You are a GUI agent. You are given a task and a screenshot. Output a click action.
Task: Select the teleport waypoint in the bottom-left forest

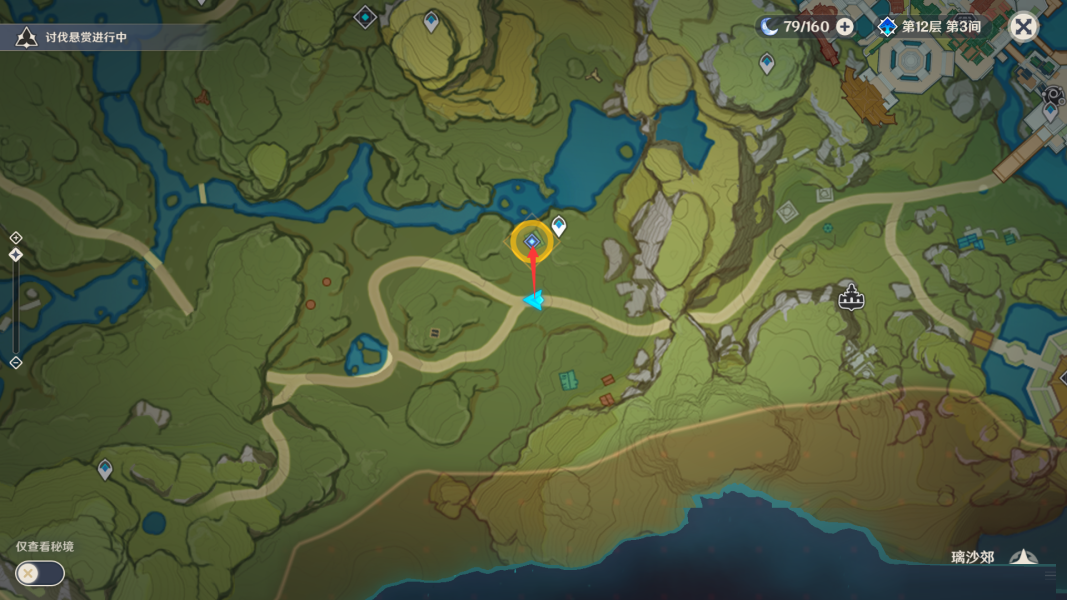[105, 468]
